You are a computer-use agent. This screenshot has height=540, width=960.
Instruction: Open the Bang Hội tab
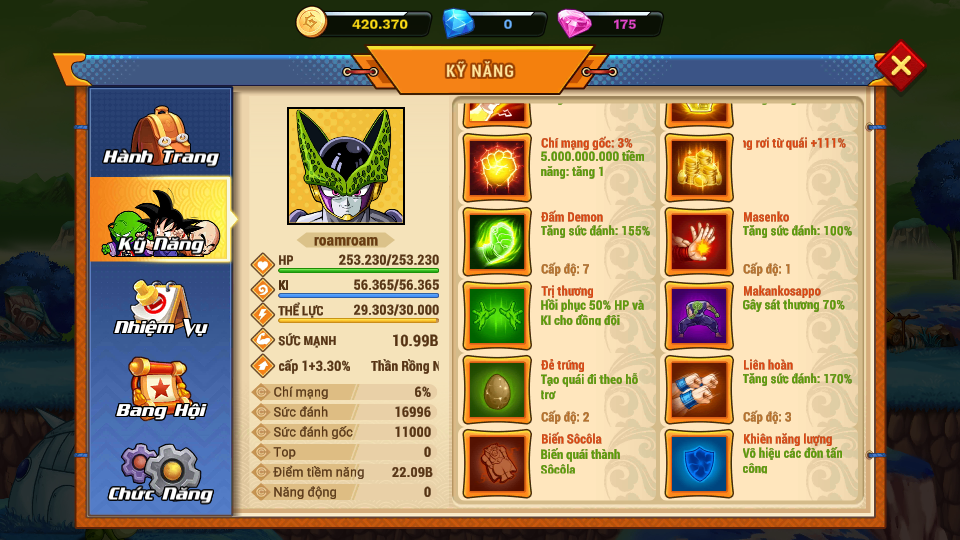(x=161, y=389)
